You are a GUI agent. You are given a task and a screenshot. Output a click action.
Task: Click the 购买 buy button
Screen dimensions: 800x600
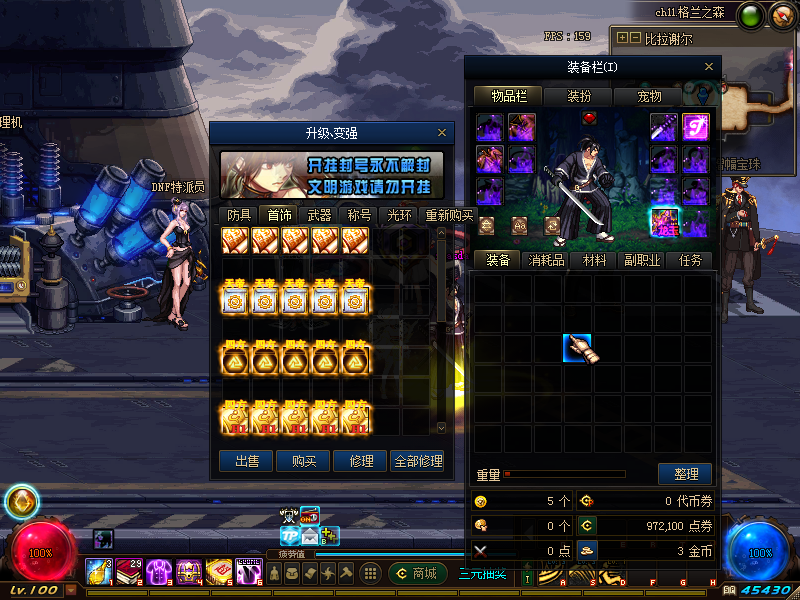point(303,461)
